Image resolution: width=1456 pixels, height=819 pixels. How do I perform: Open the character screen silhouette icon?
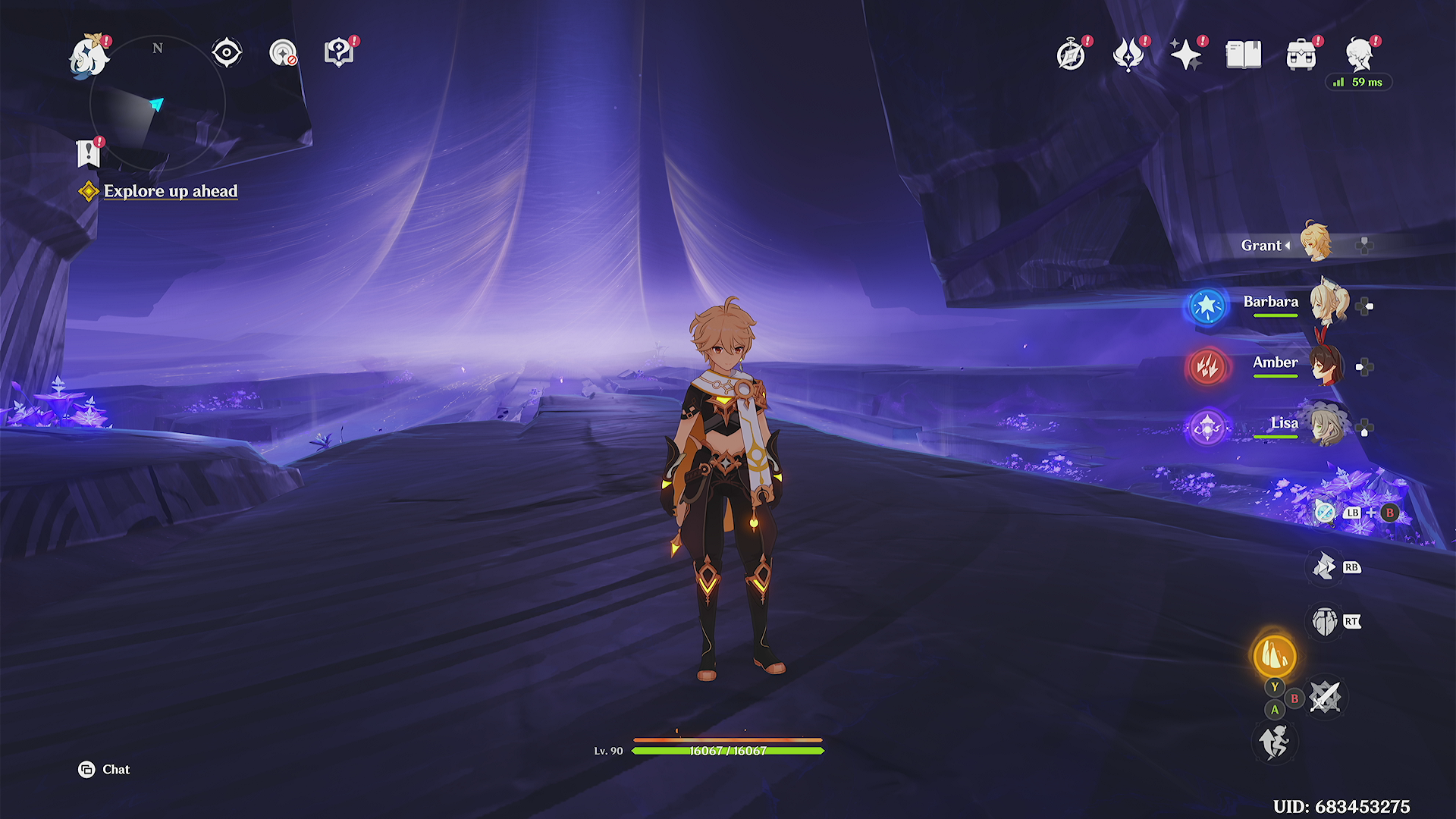tap(1359, 55)
